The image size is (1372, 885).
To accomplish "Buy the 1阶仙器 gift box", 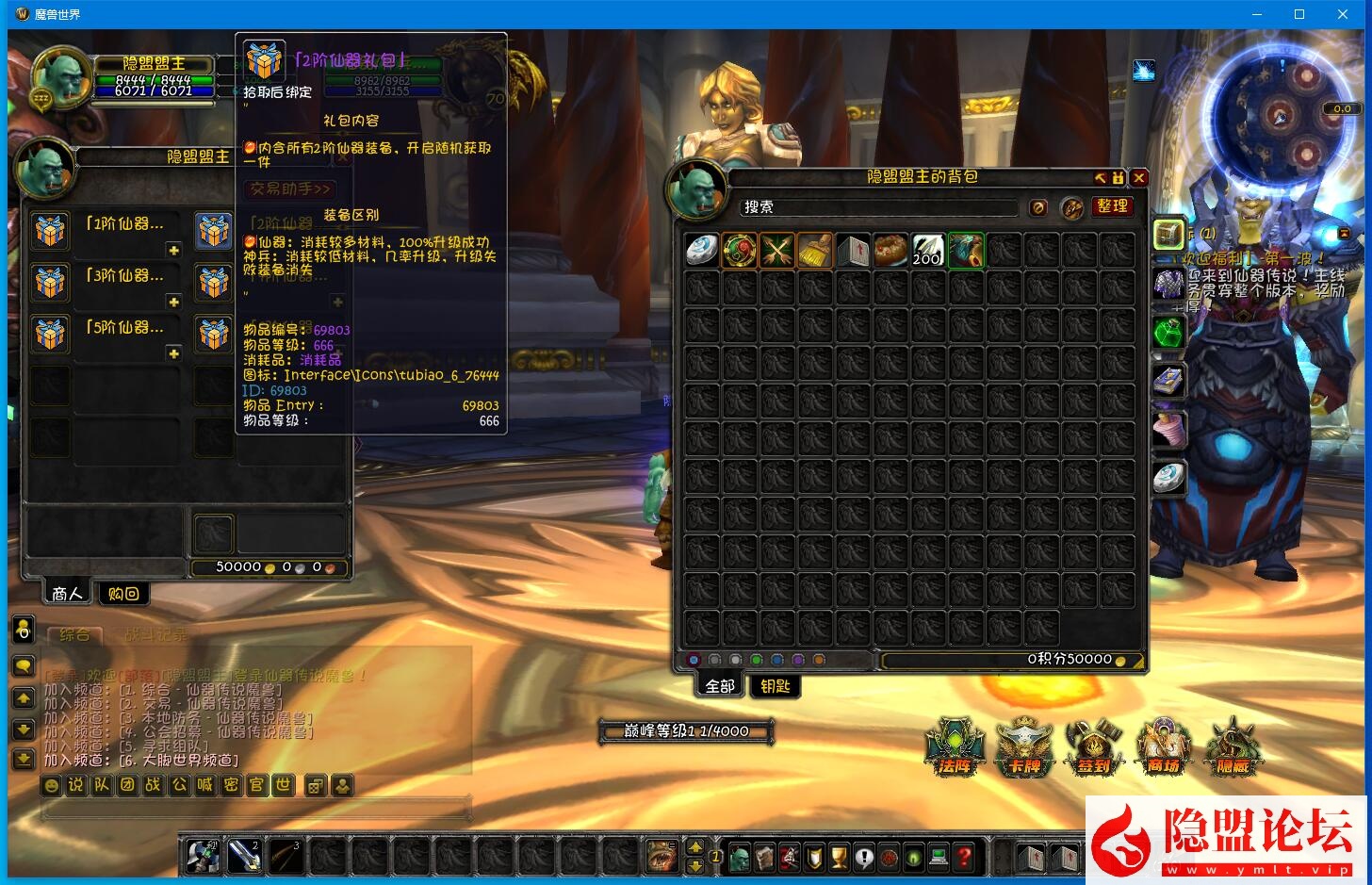I will pyautogui.click(x=51, y=230).
